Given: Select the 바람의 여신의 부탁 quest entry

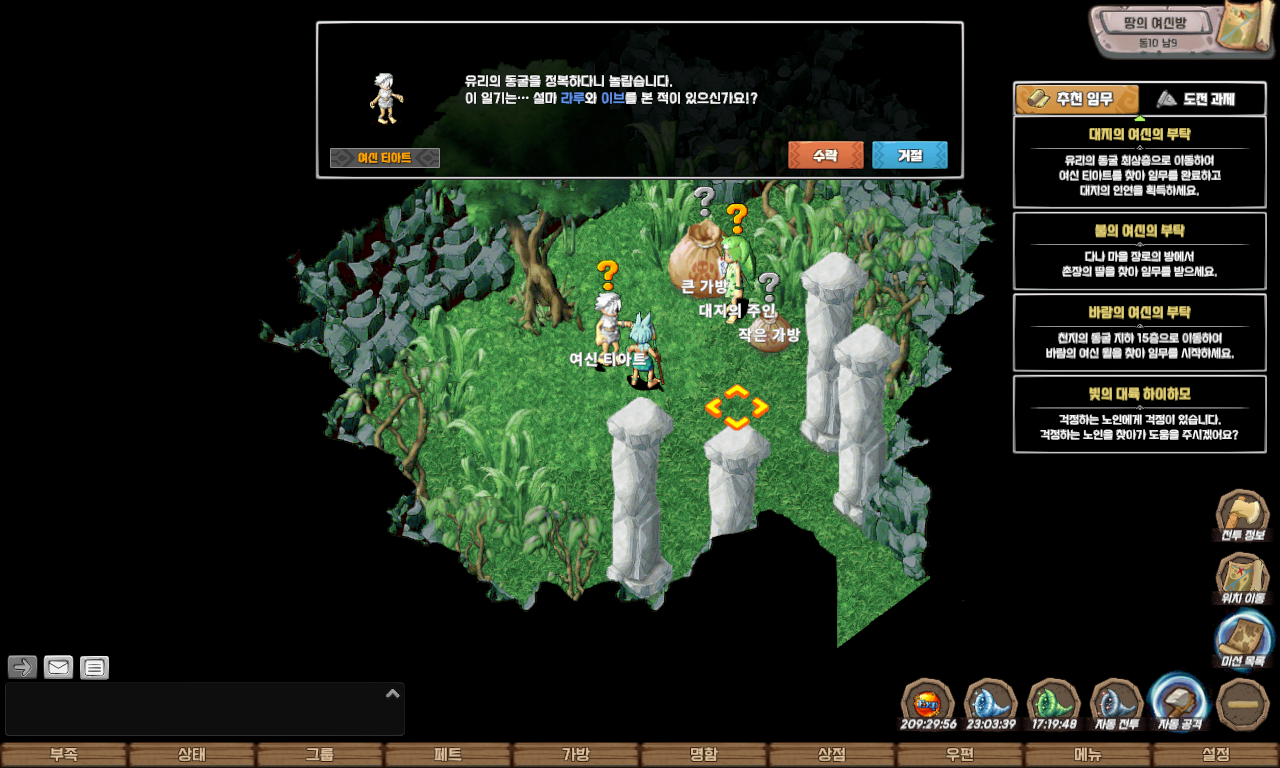Looking at the screenshot, I should [1139, 332].
